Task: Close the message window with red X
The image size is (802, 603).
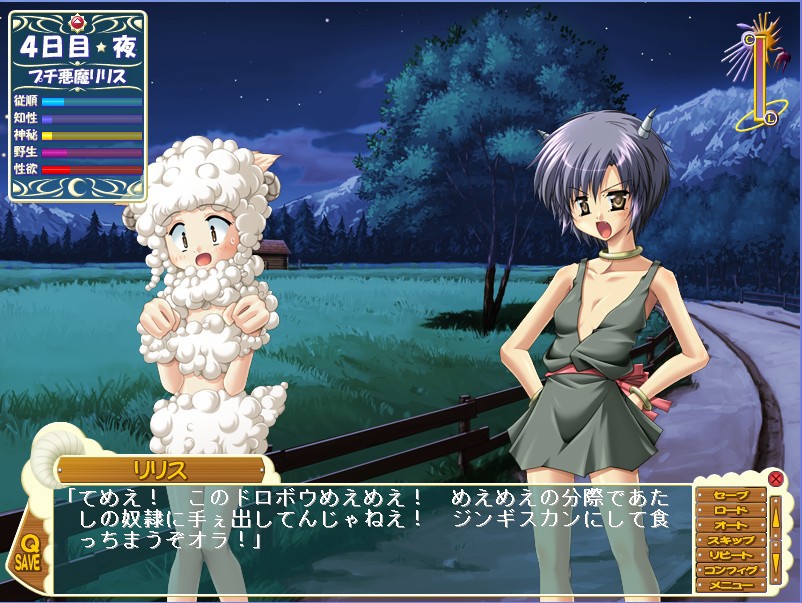Action: (776, 478)
